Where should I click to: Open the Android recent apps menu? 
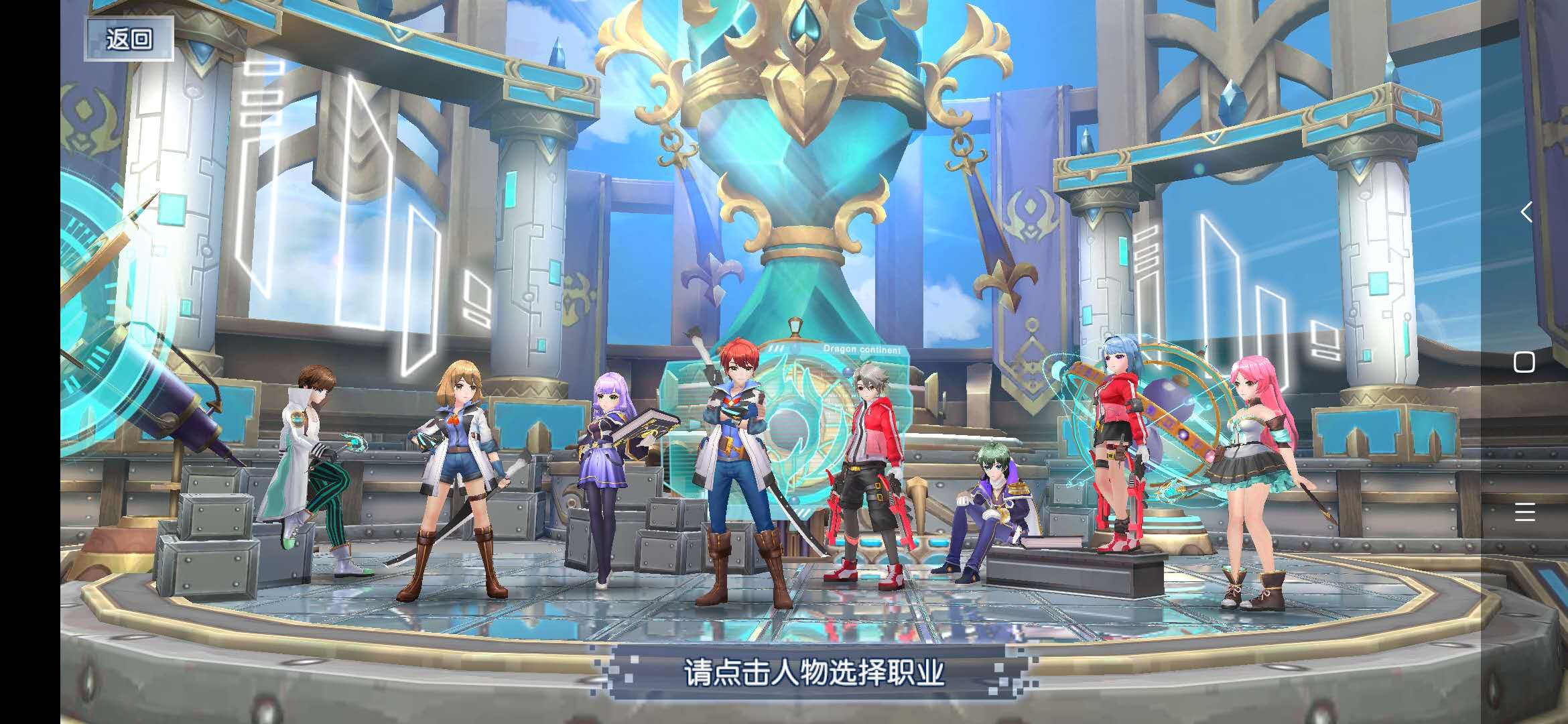pyautogui.click(x=1524, y=512)
